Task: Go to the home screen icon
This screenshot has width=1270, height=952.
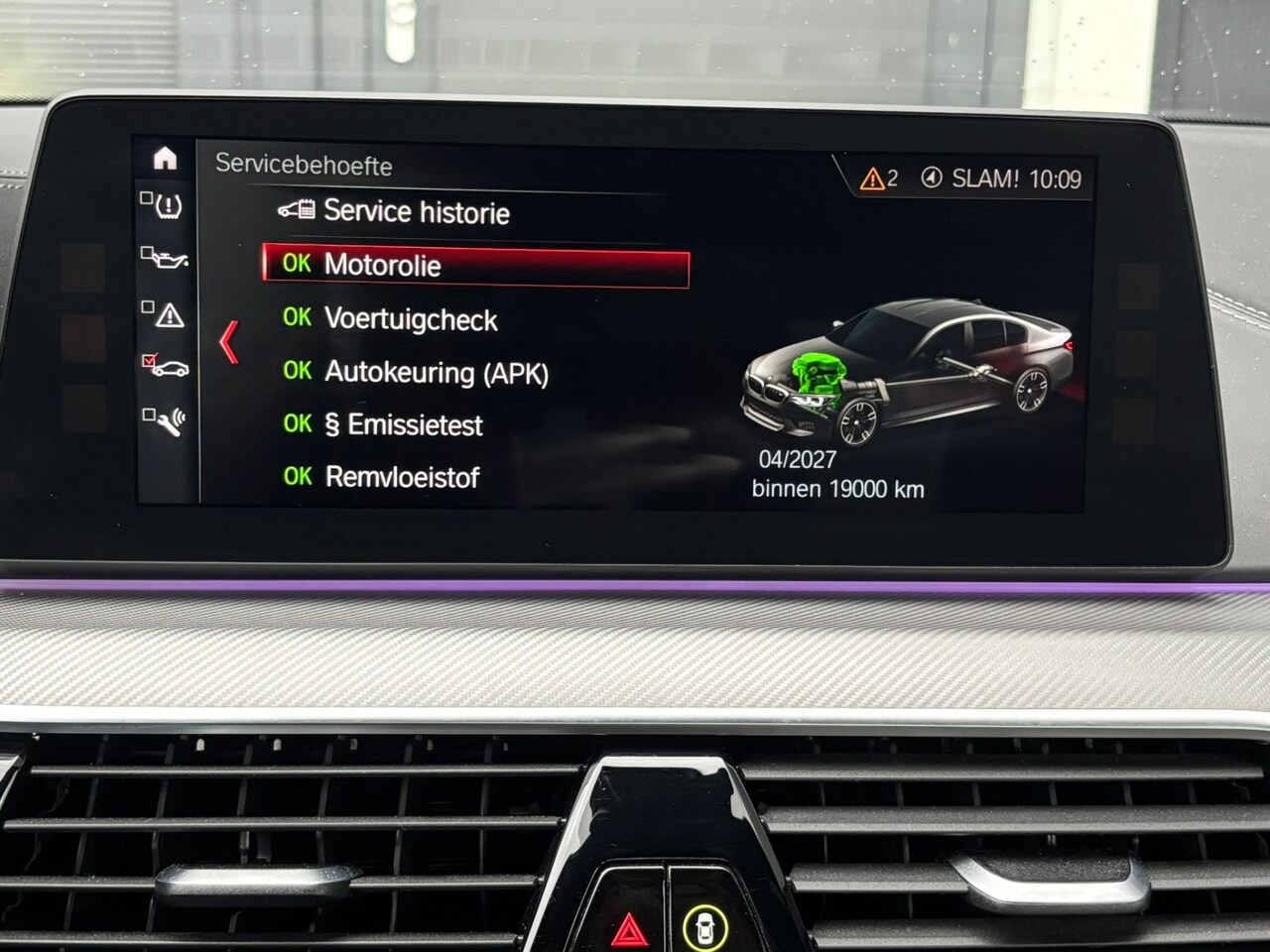Action: coord(165,159)
